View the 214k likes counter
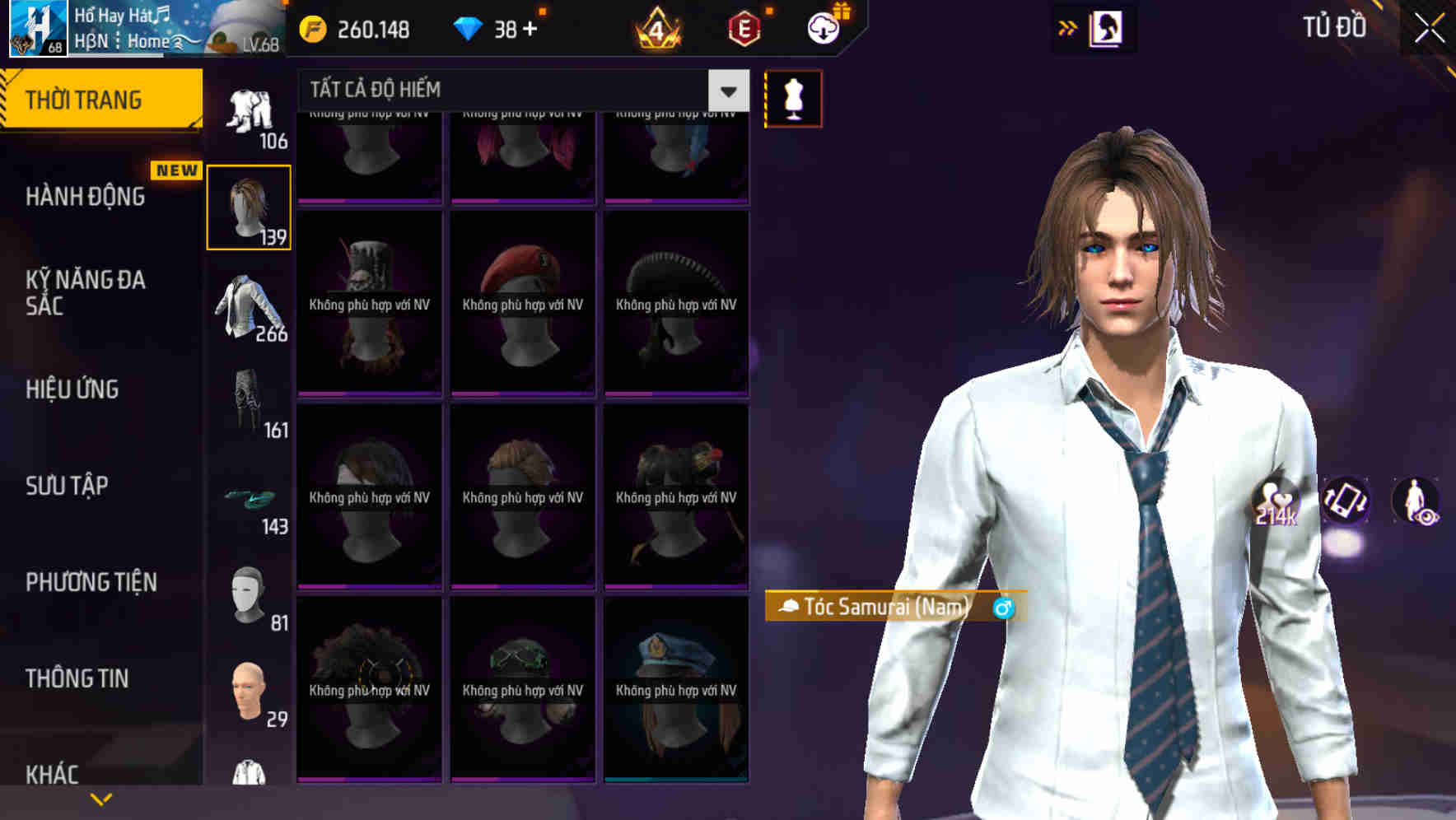Viewport: 1456px width, 820px height. click(x=1279, y=502)
